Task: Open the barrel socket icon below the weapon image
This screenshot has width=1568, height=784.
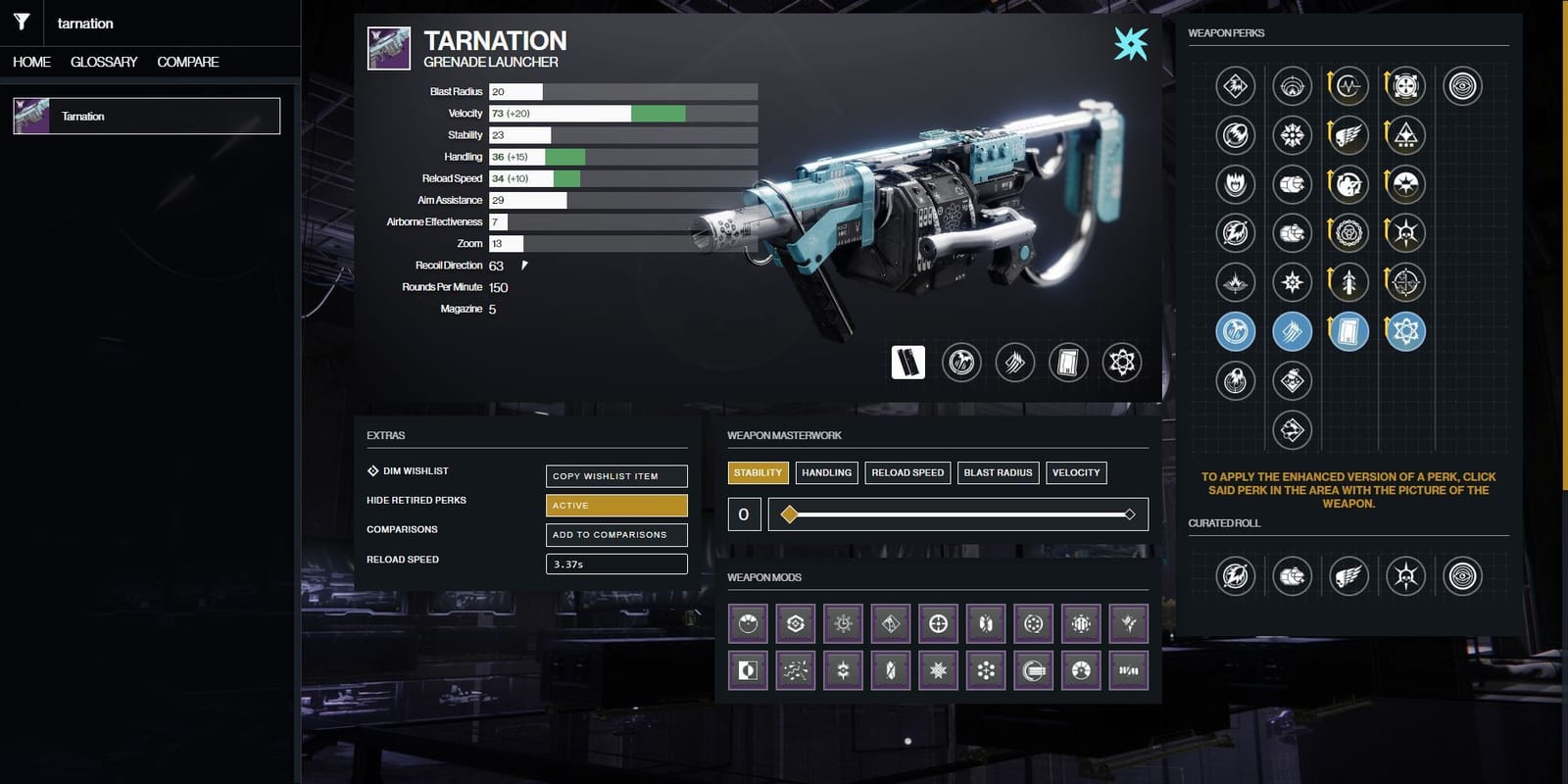Action: (x=960, y=362)
